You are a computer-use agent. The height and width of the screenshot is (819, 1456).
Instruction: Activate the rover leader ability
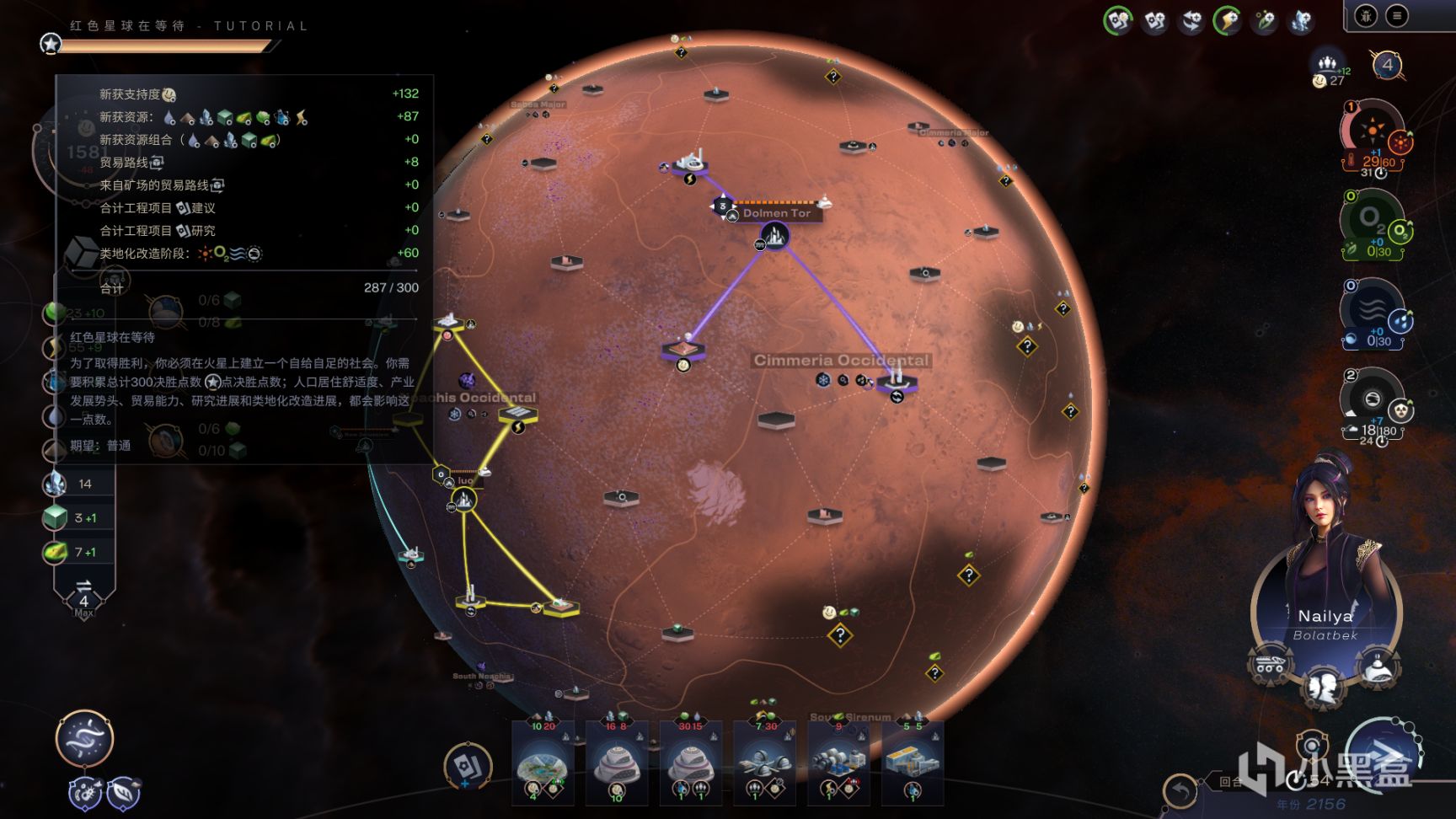[x=1270, y=666]
